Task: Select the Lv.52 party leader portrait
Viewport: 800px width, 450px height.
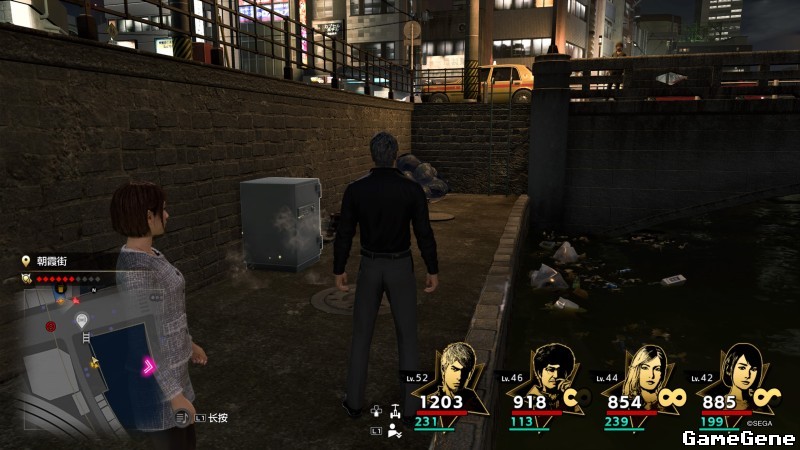Action: click(x=464, y=370)
